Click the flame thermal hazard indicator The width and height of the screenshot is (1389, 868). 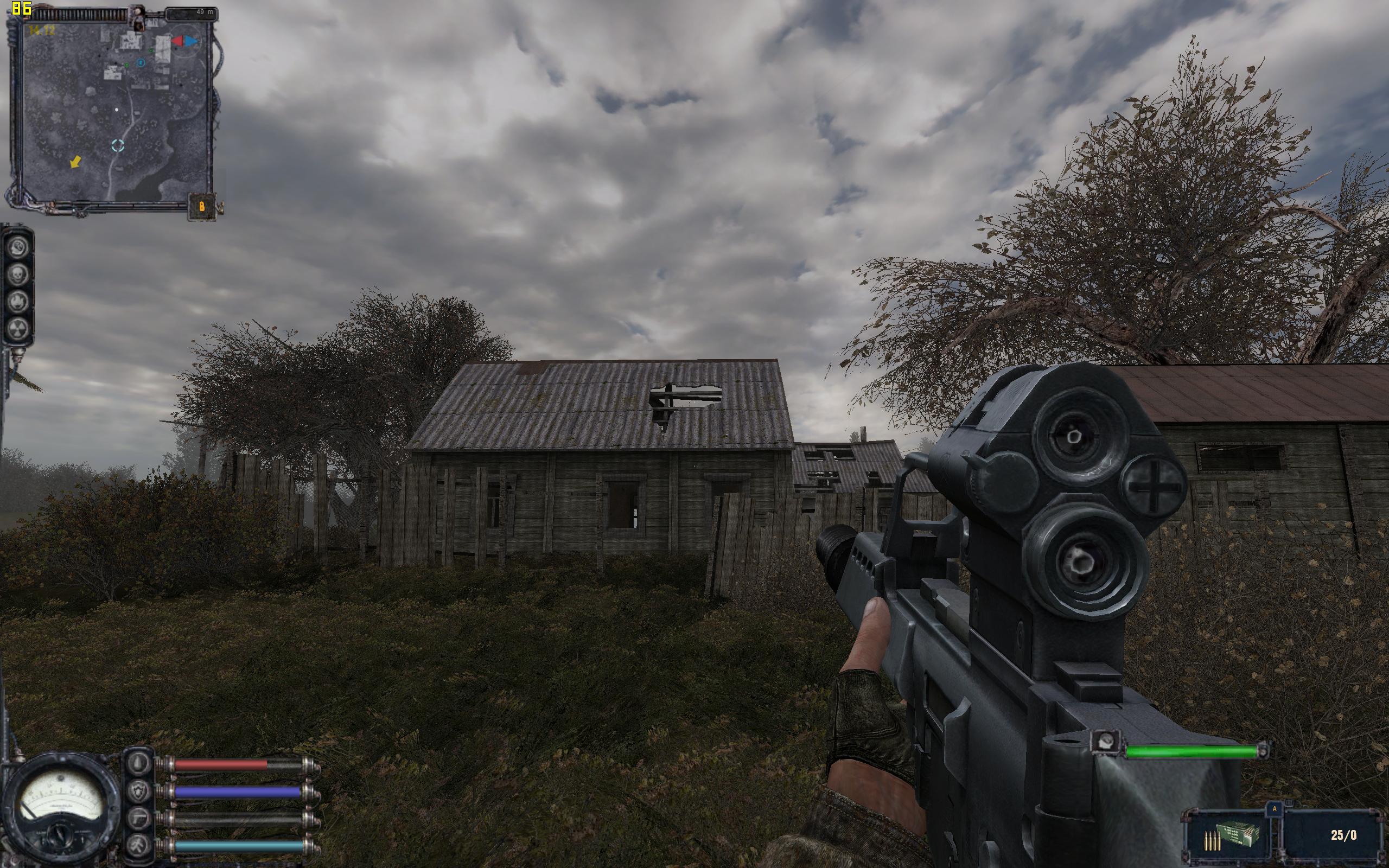(x=17, y=301)
